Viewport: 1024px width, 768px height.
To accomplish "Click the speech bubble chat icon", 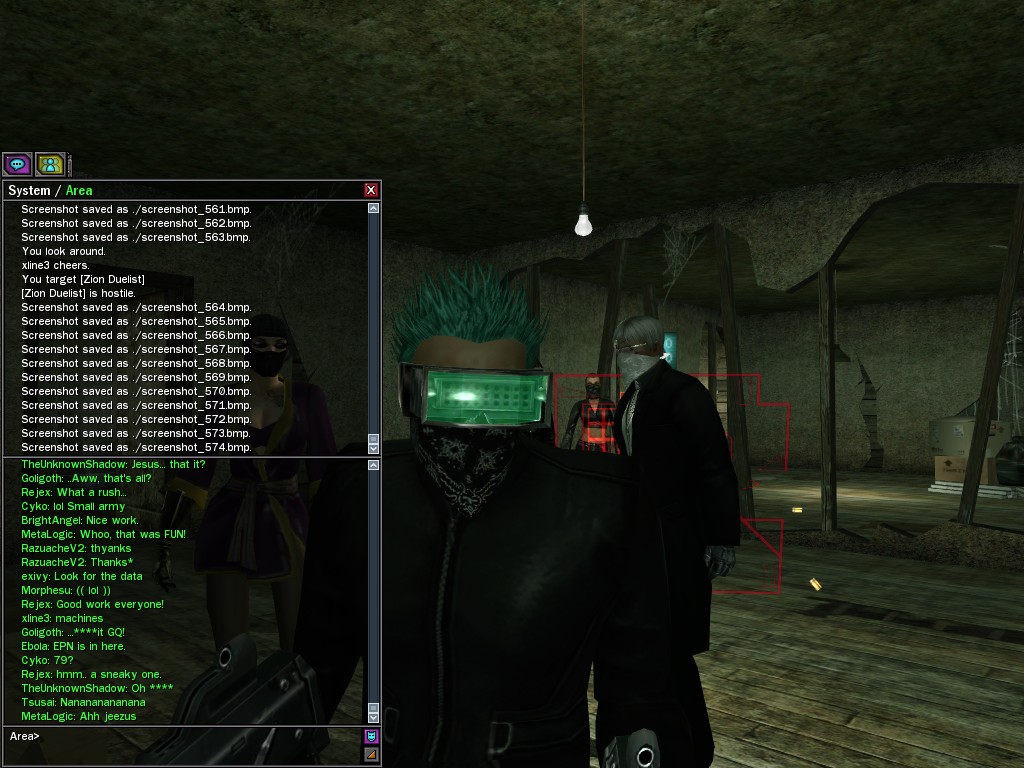I will (x=17, y=164).
